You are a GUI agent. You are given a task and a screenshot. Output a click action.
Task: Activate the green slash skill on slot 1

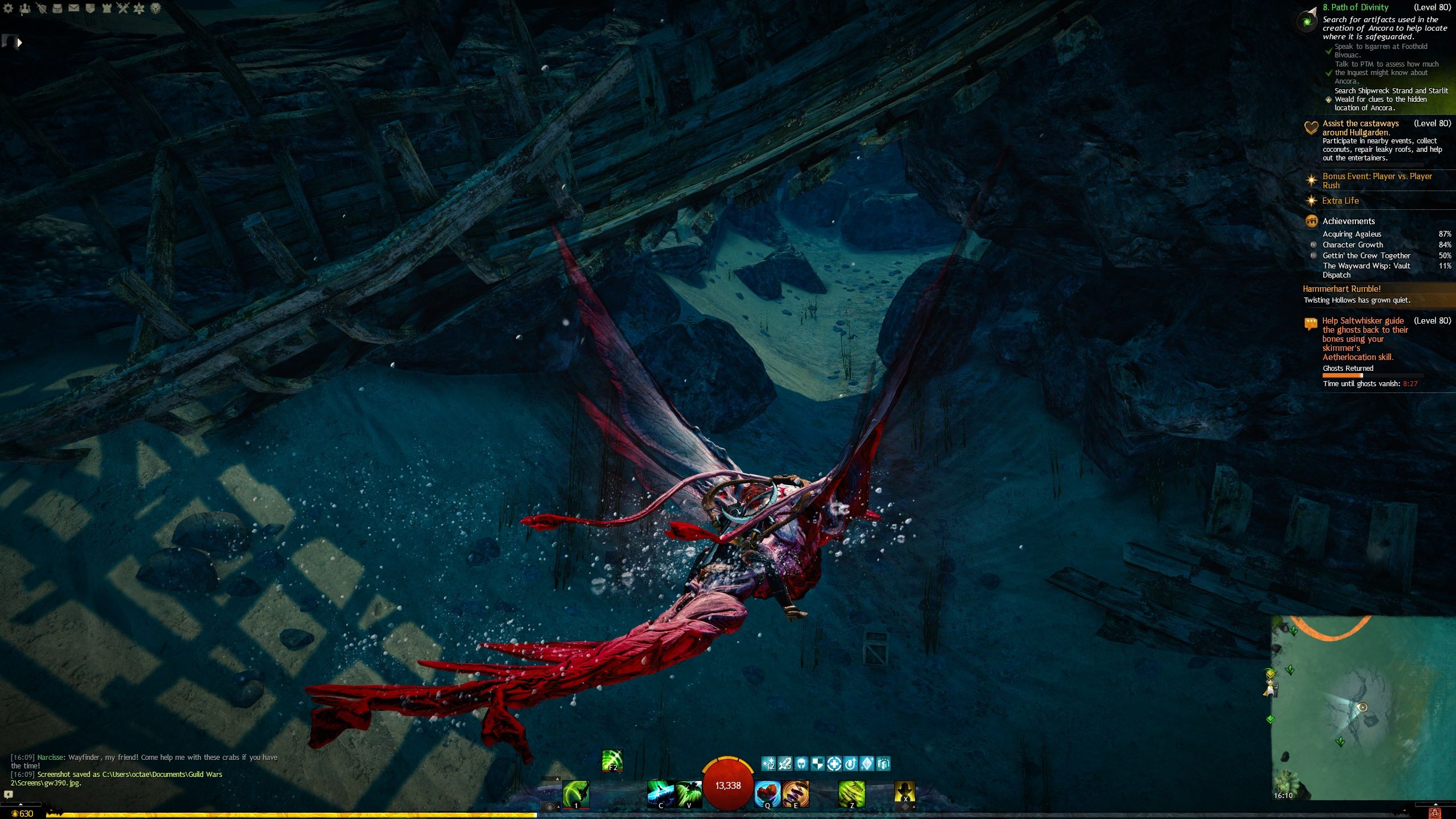pyautogui.click(x=576, y=793)
